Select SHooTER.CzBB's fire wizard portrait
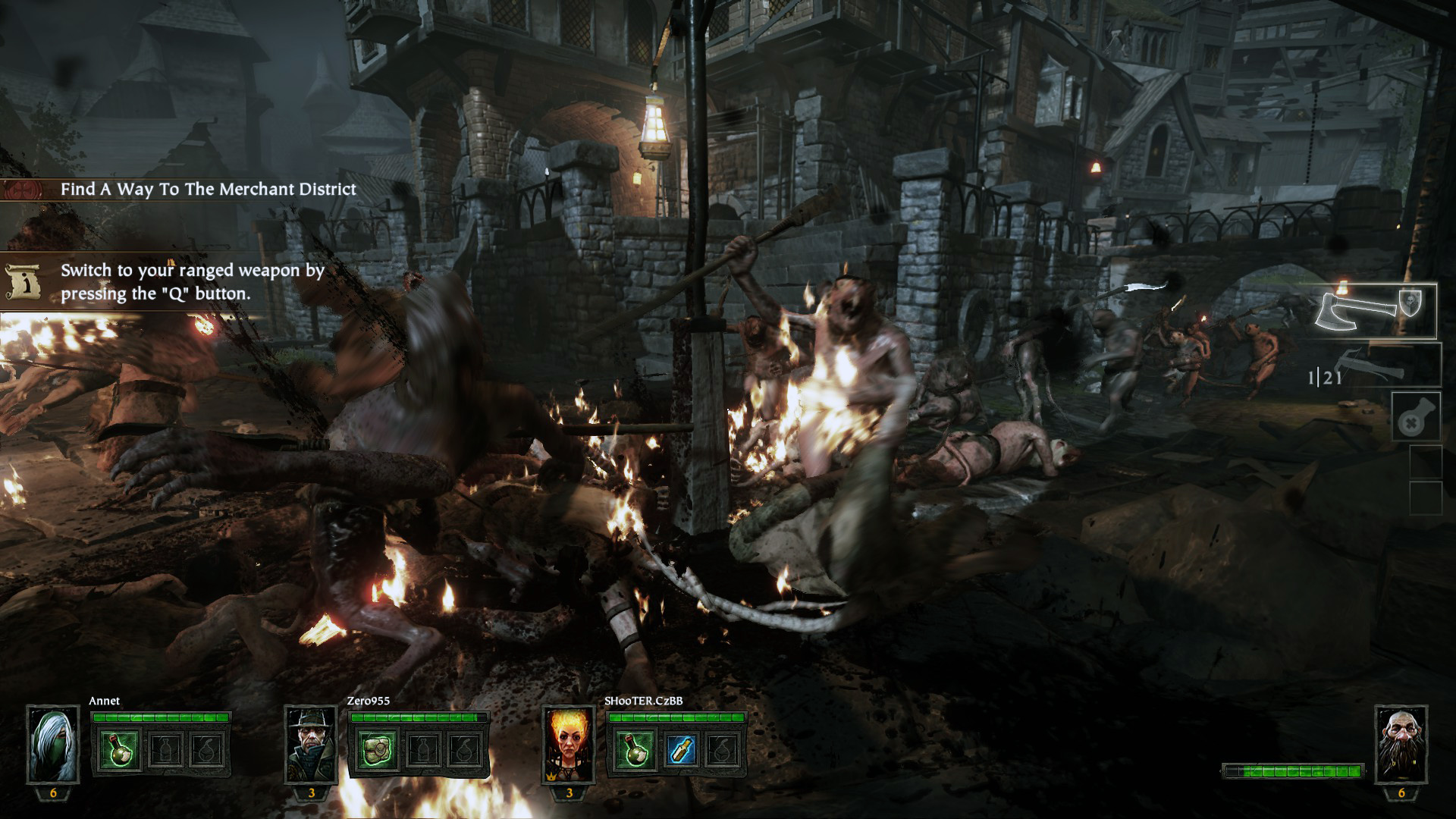This screenshot has width=1456, height=819. click(569, 744)
